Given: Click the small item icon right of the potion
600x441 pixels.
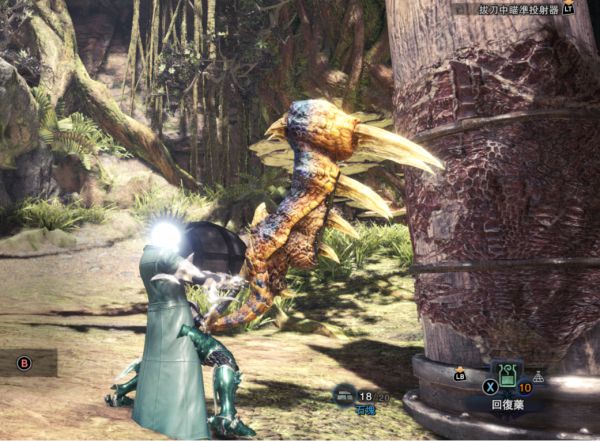Looking at the screenshot, I should [539, 377].
